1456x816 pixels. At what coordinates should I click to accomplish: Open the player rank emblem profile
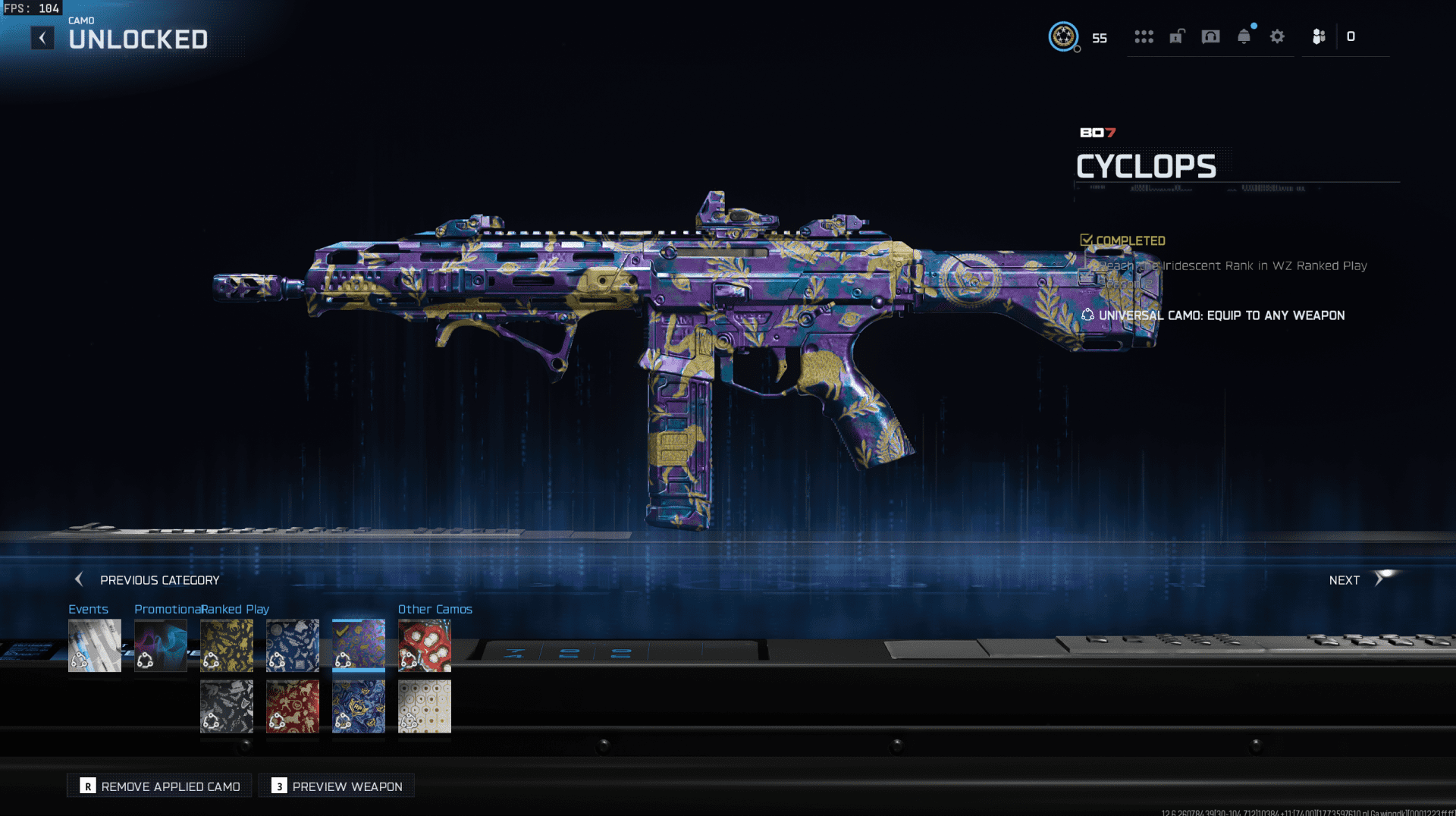pos(1063,36)
